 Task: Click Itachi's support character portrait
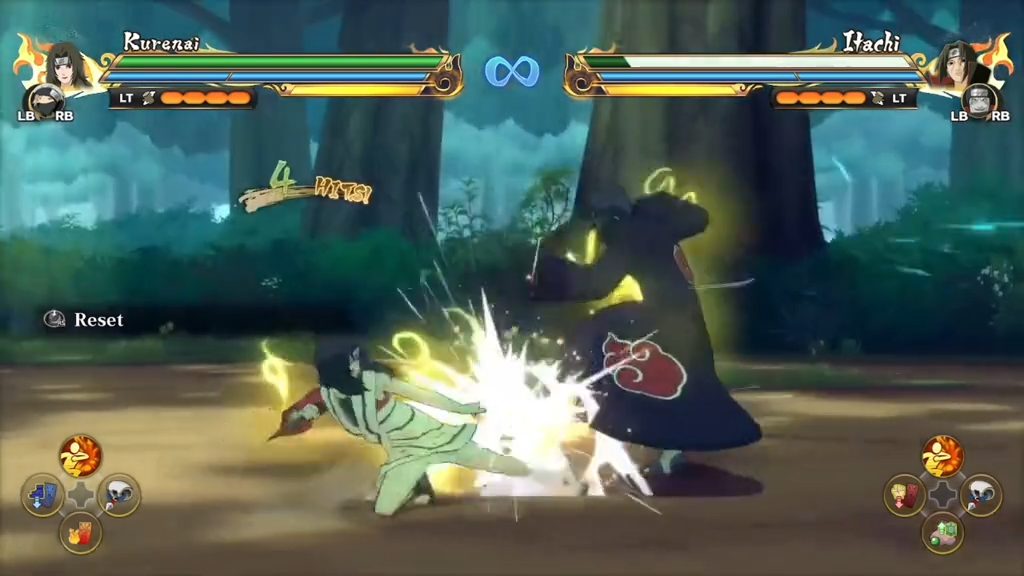(x=979, y=102)
